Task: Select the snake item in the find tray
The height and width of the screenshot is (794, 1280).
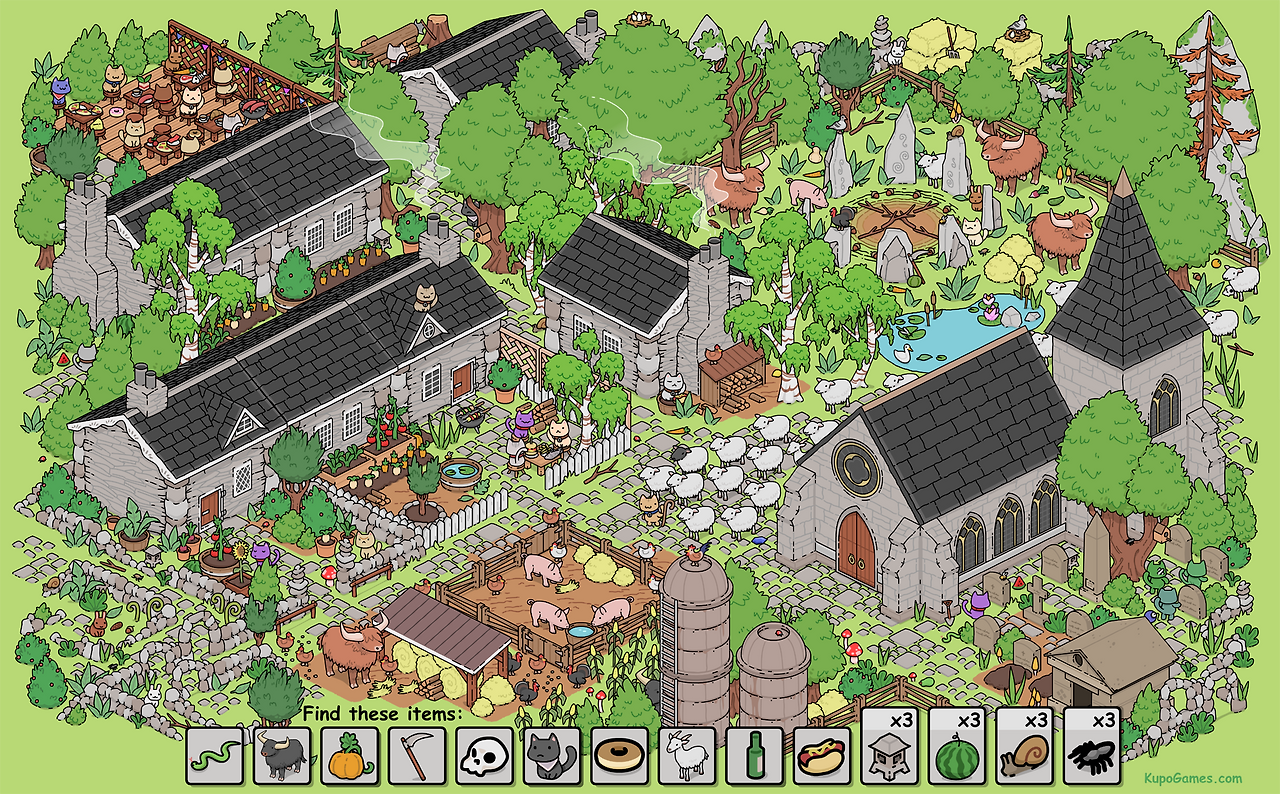Action: click(x=216, y=758)
